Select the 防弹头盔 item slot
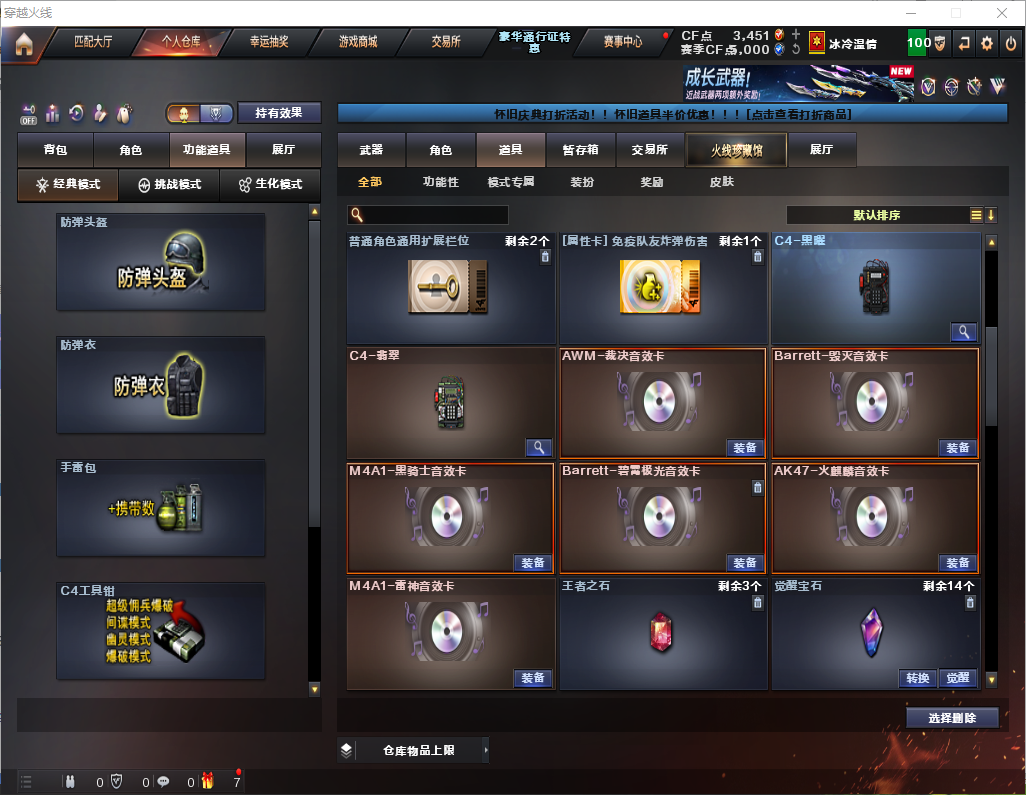The image size is (1026, 795). pyautogui.click(x=161, y=262)
